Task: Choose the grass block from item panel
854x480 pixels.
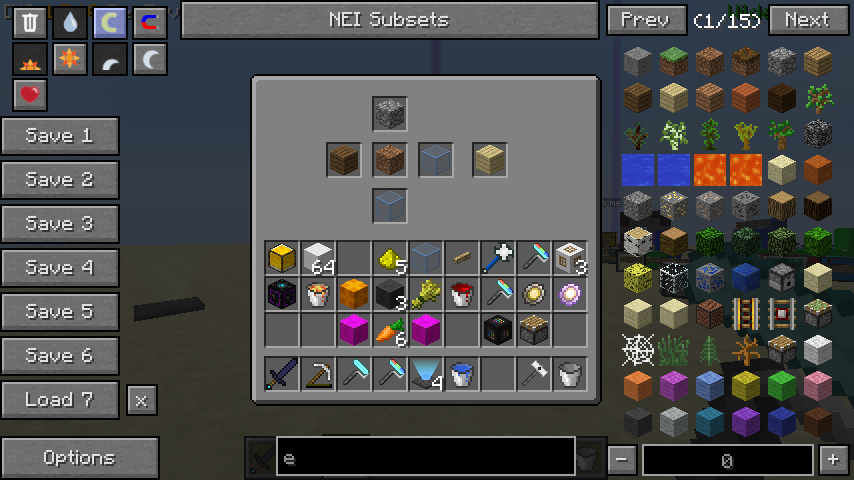Action: tap(673, 62)
